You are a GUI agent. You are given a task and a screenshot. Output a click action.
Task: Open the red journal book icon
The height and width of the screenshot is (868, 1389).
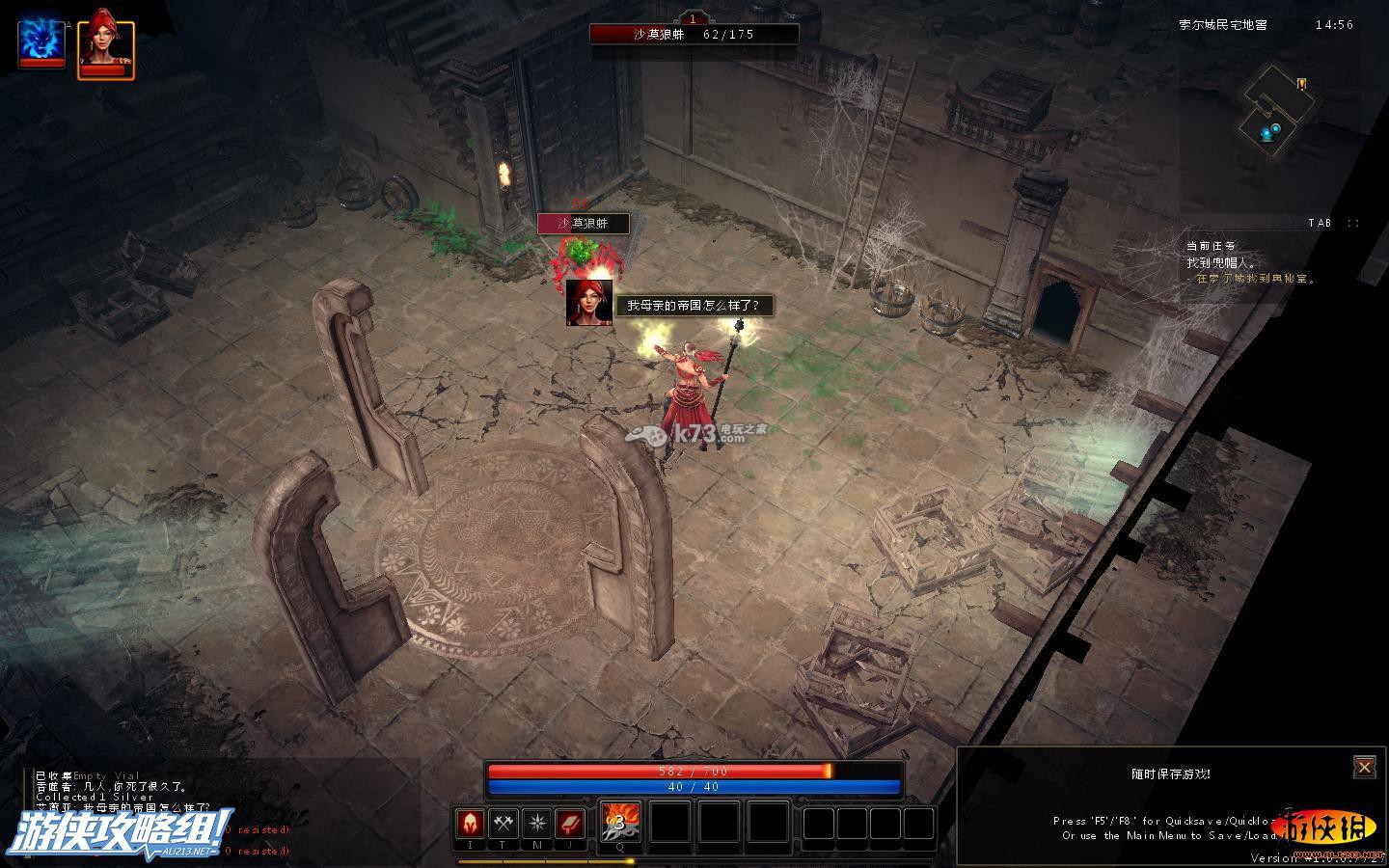click(570, 824)
